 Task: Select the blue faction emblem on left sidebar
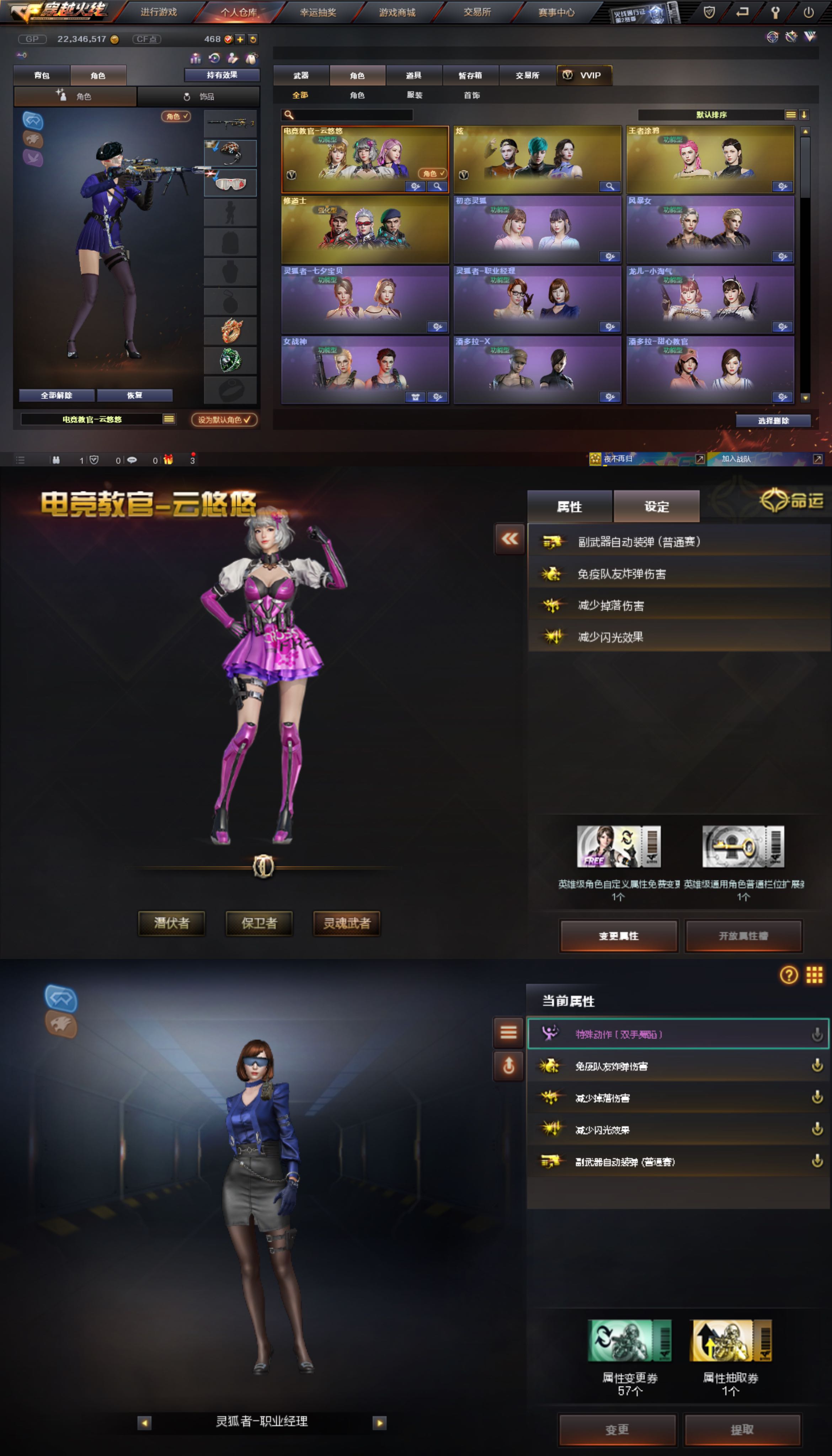pos(33,120)
